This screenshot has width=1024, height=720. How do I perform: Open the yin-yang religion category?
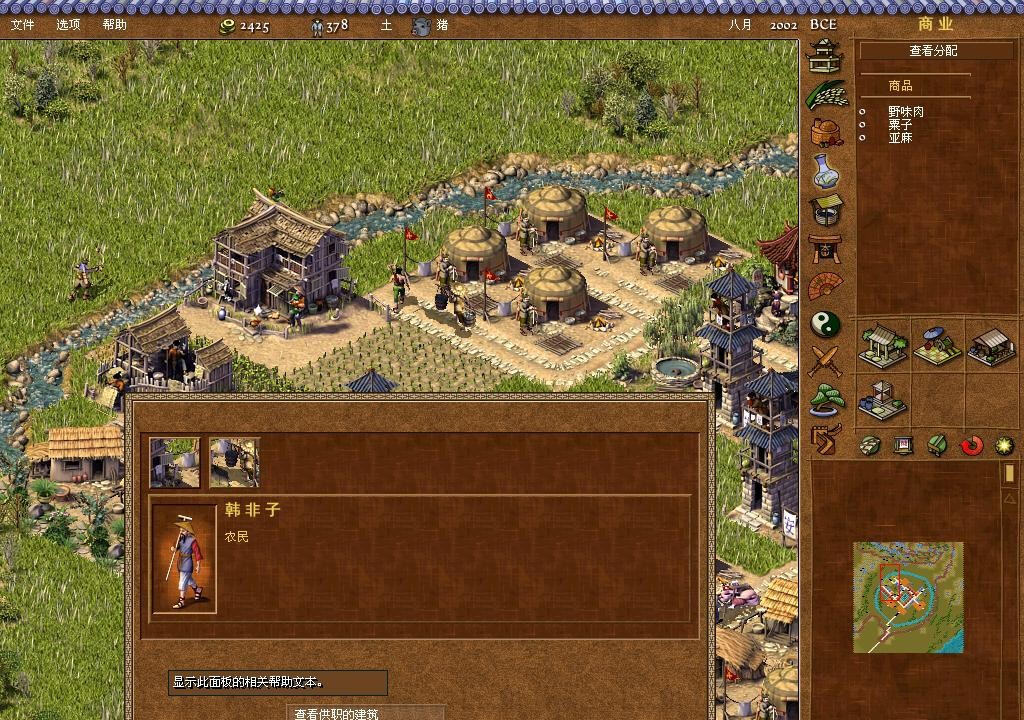tap(826, 324)
